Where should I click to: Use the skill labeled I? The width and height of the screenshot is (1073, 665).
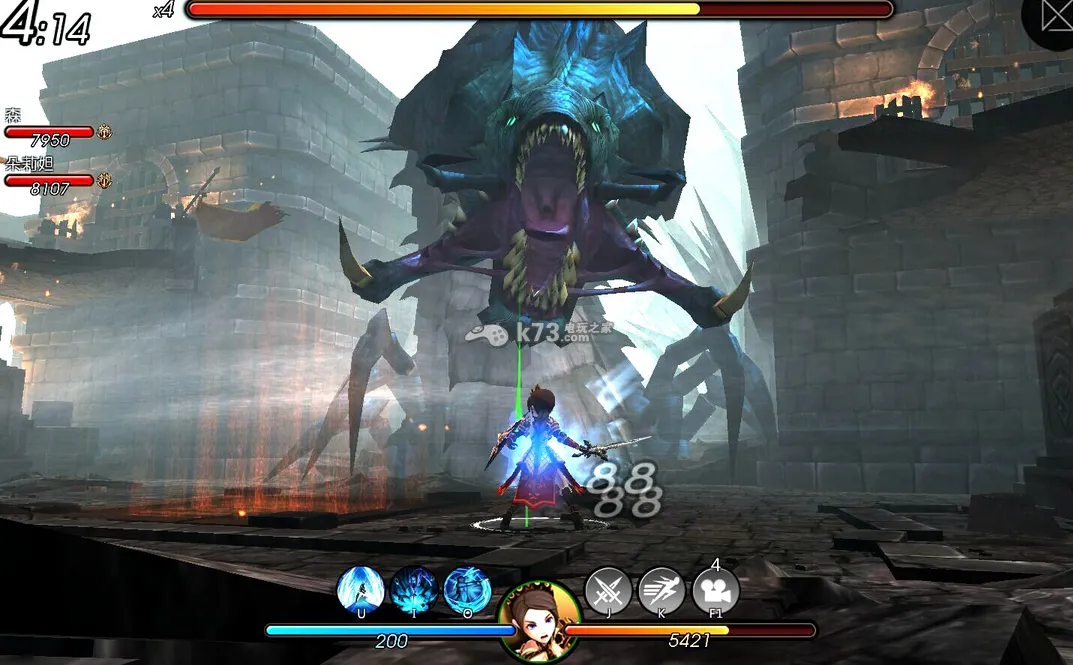click(414, 589)
